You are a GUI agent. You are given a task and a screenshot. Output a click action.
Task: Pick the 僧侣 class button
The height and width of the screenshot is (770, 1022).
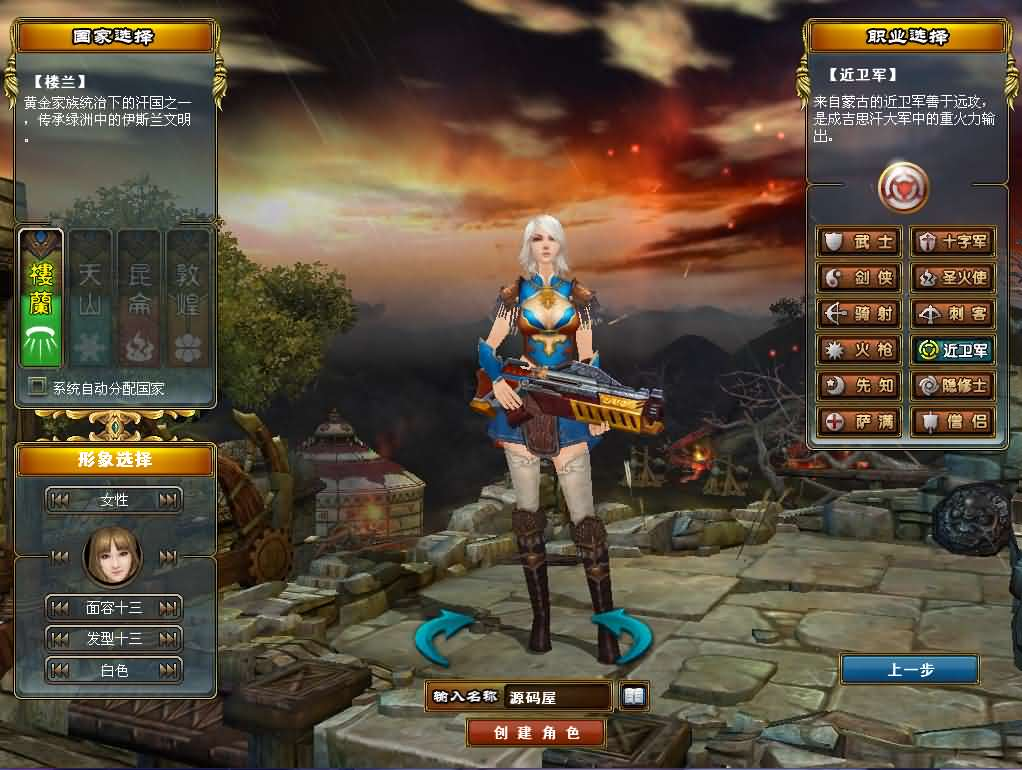[x=953, y=422]
